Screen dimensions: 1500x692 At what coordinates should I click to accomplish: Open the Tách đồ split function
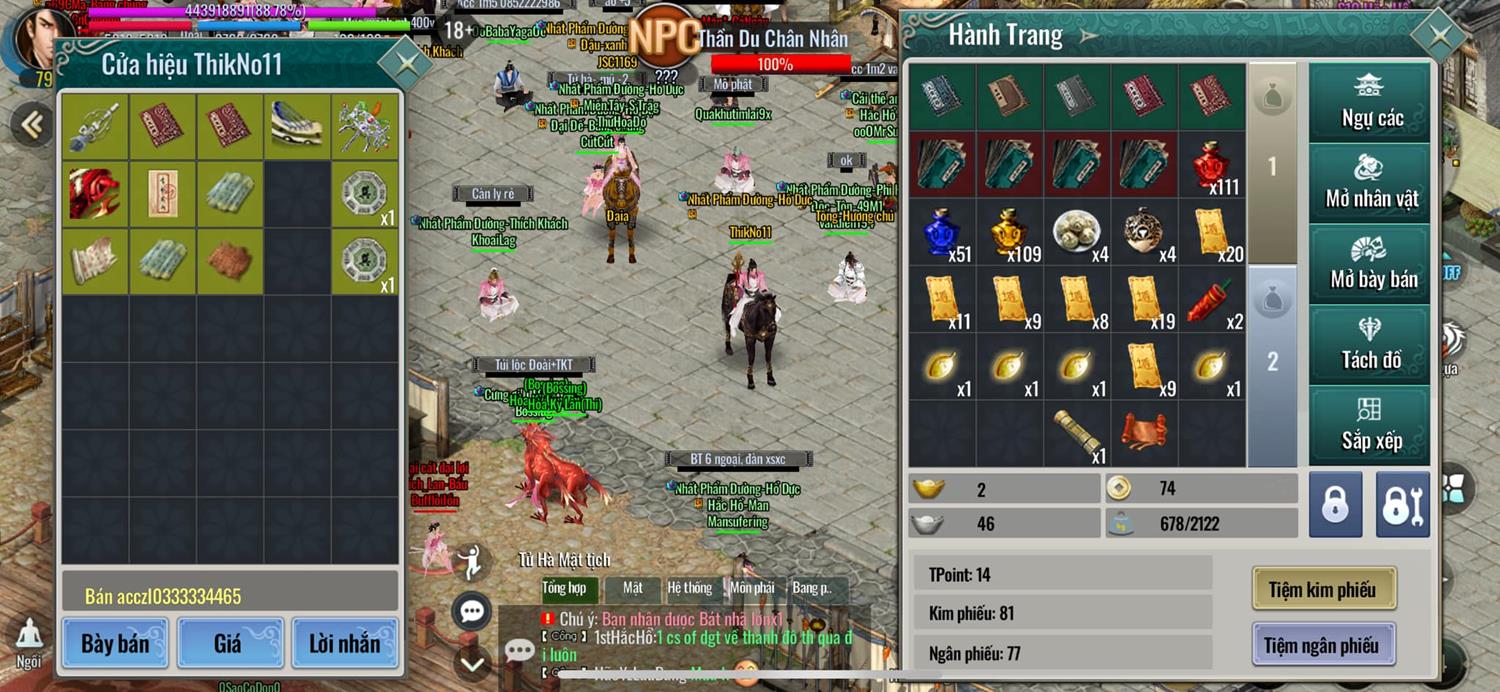point(1371,345)
